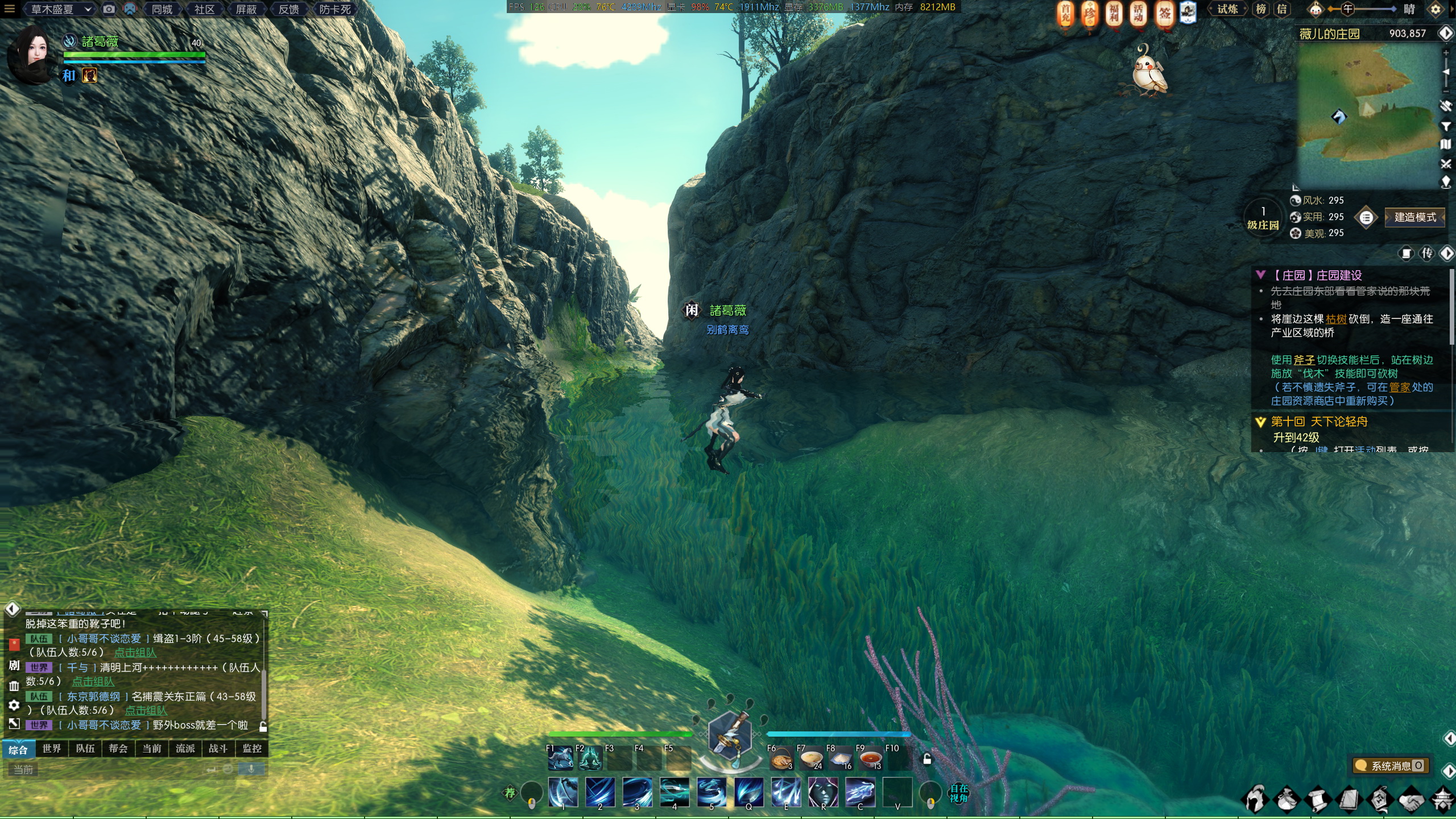Click the minimap funnel filter icon

tap(1446, 126)
